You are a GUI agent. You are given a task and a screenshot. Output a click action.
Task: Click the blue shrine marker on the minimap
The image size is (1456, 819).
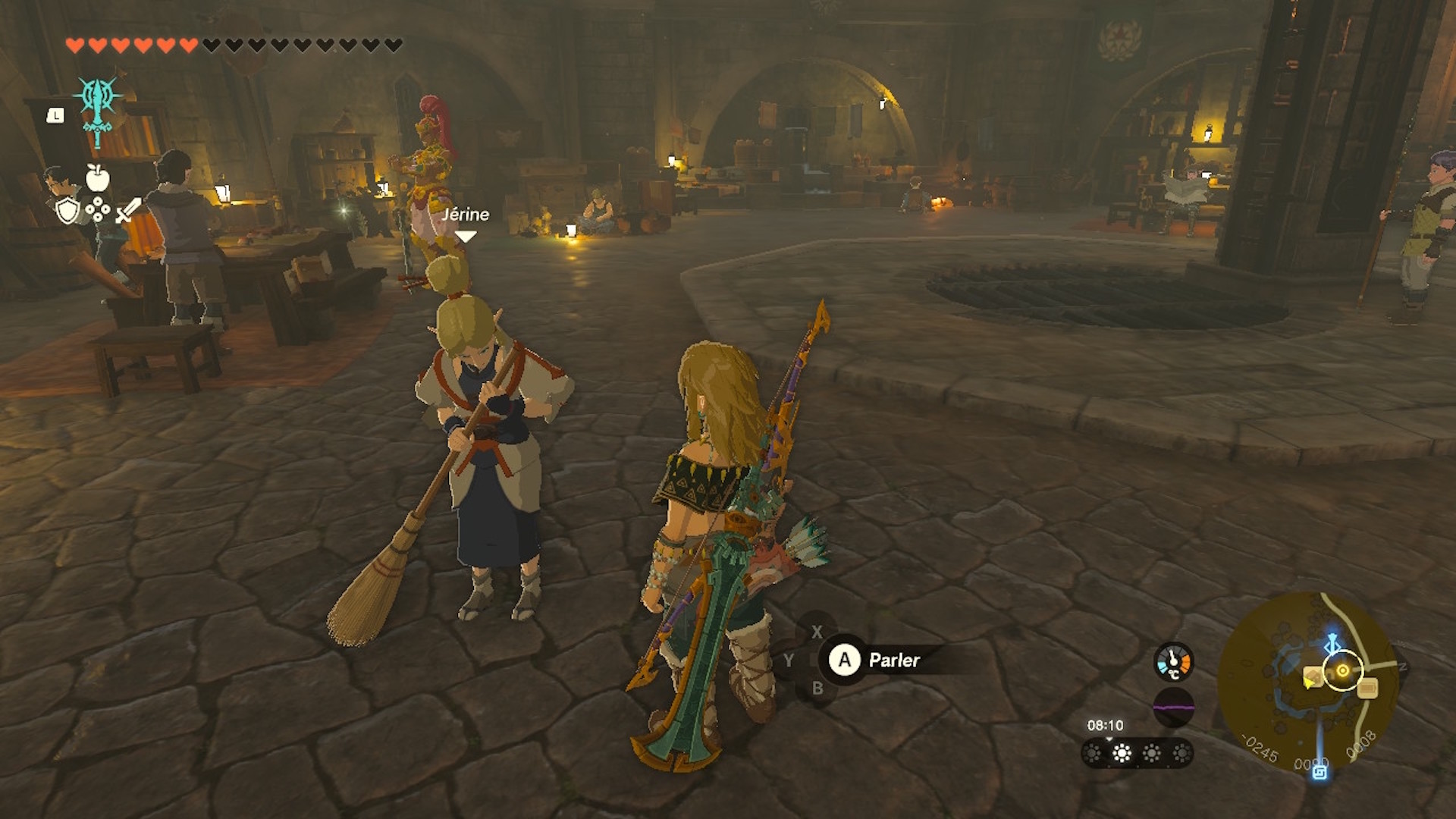point(1319,772)
